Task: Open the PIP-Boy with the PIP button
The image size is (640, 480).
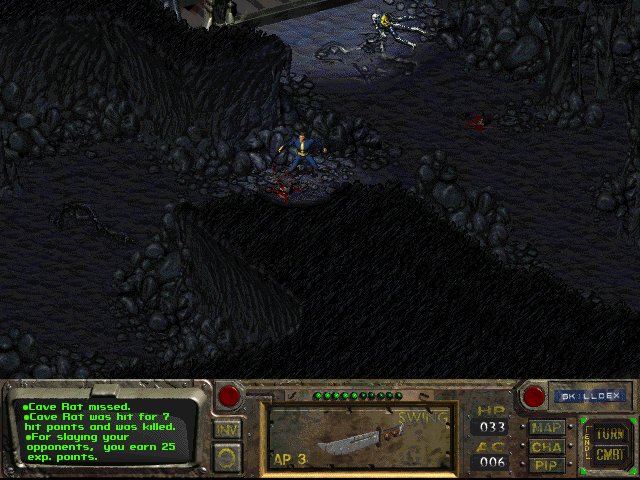Action: pyautogui.click(x=547, y=464)
